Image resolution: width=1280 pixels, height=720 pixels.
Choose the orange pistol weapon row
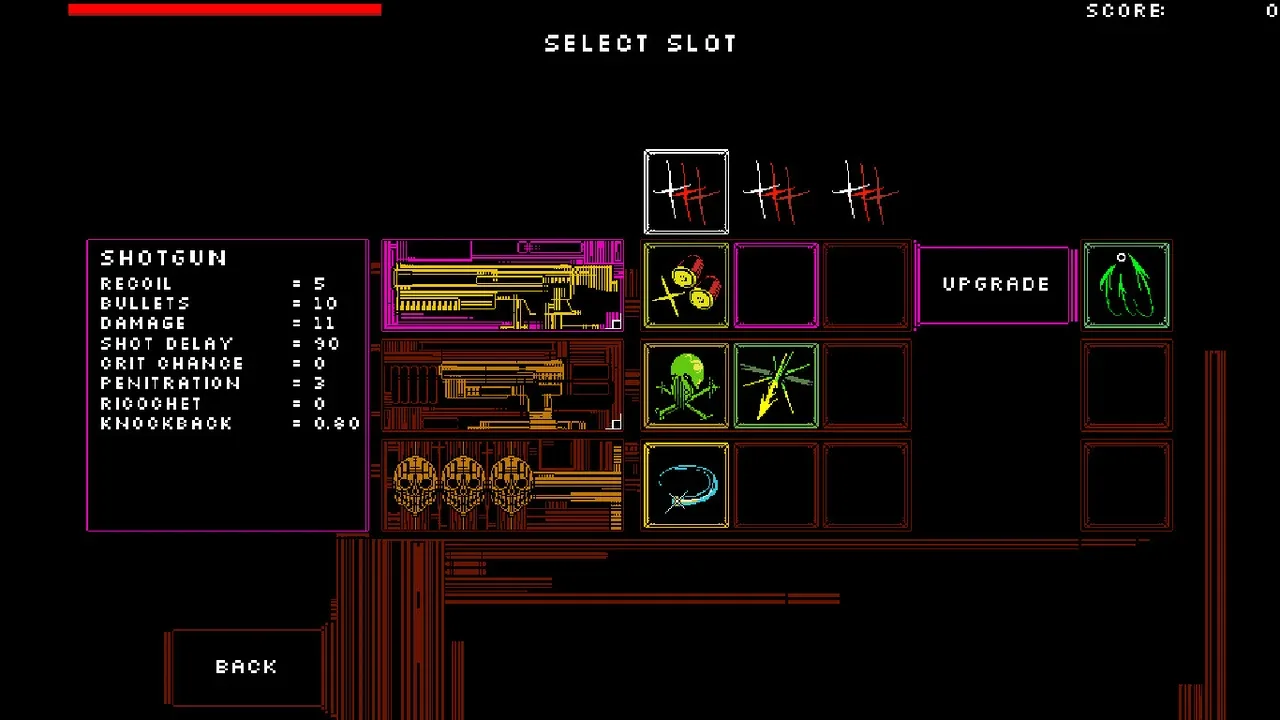click(x=502, y=385)
